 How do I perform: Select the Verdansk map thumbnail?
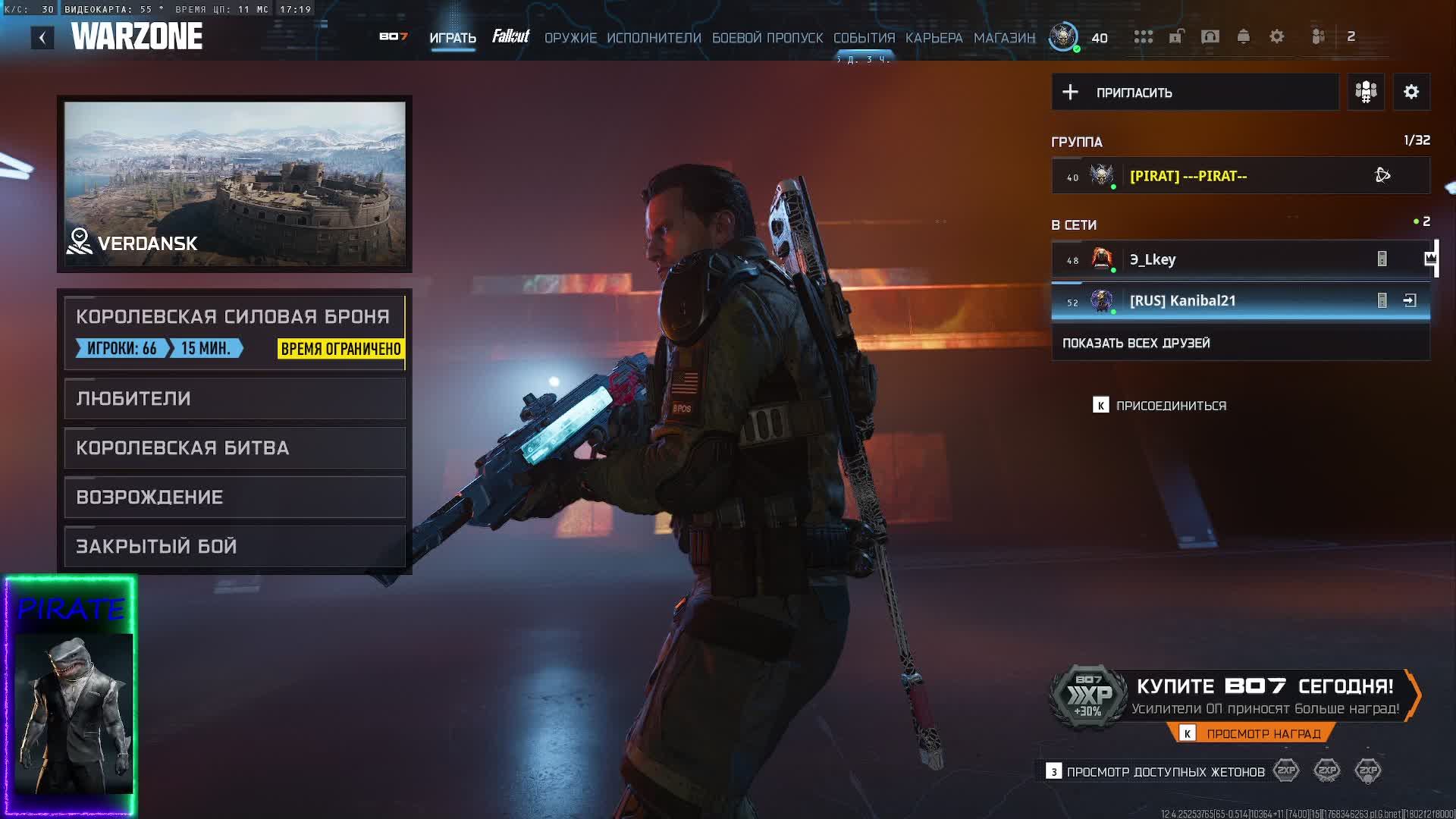[x=234, y=184]
